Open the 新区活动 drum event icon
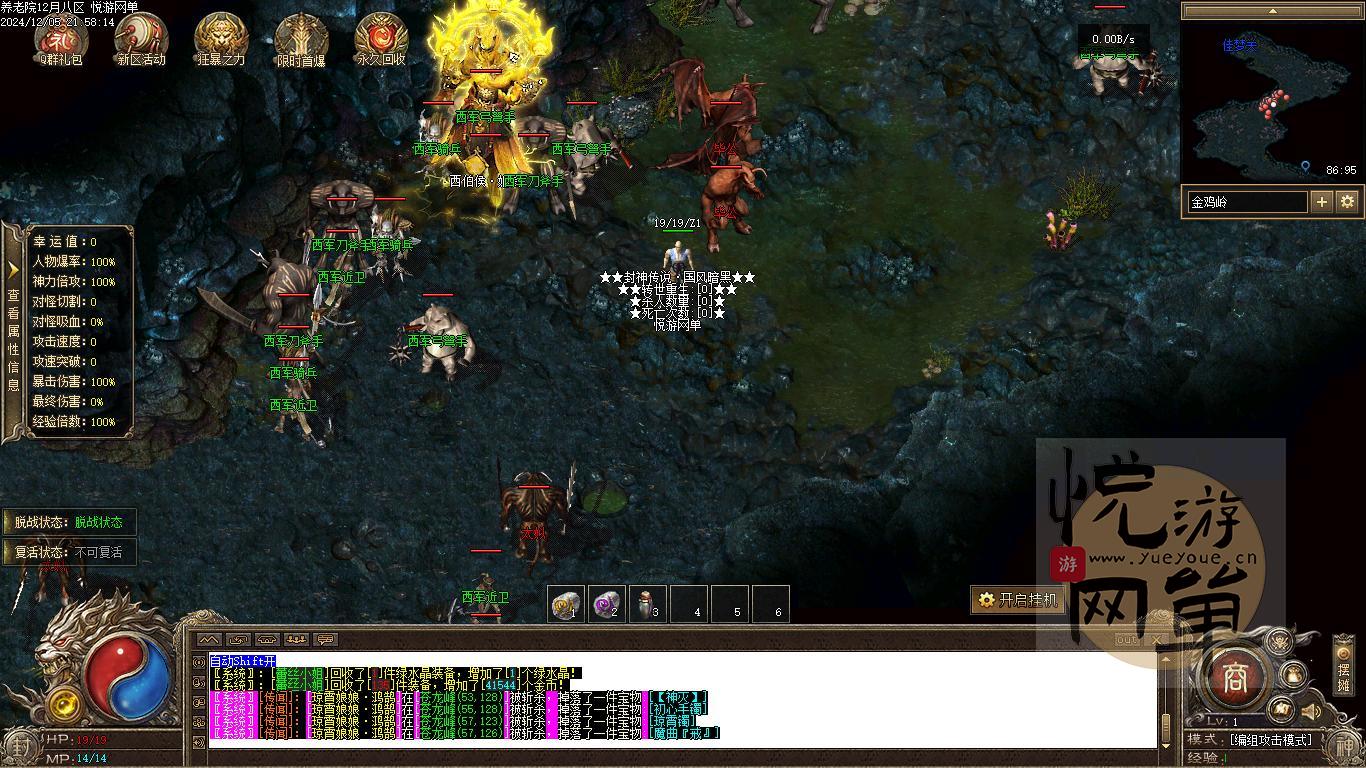This screenshot has width=1366, height=768. (x=141, y=38)
